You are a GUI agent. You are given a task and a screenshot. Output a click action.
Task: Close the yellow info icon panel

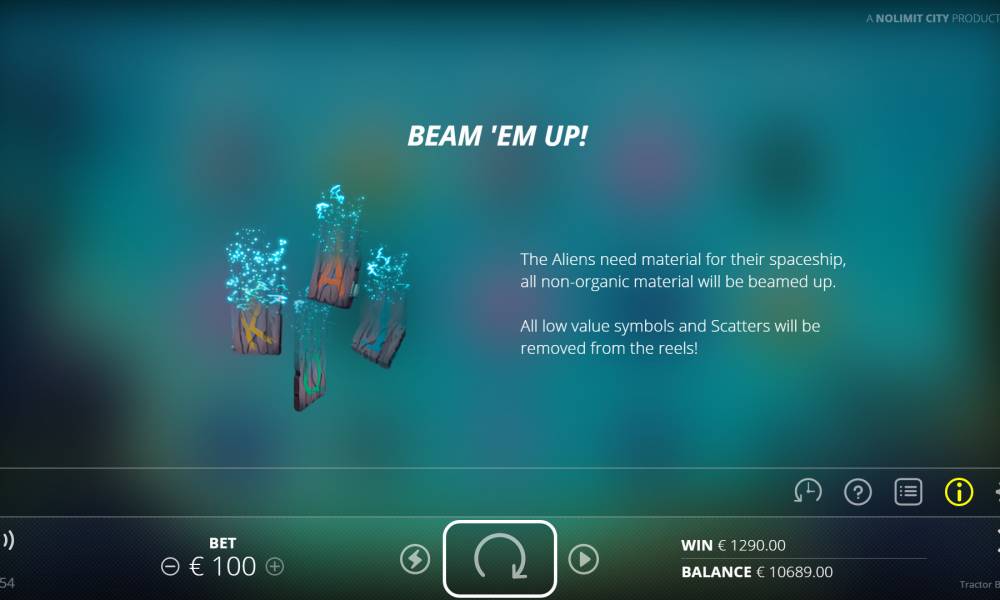[958, 491]
